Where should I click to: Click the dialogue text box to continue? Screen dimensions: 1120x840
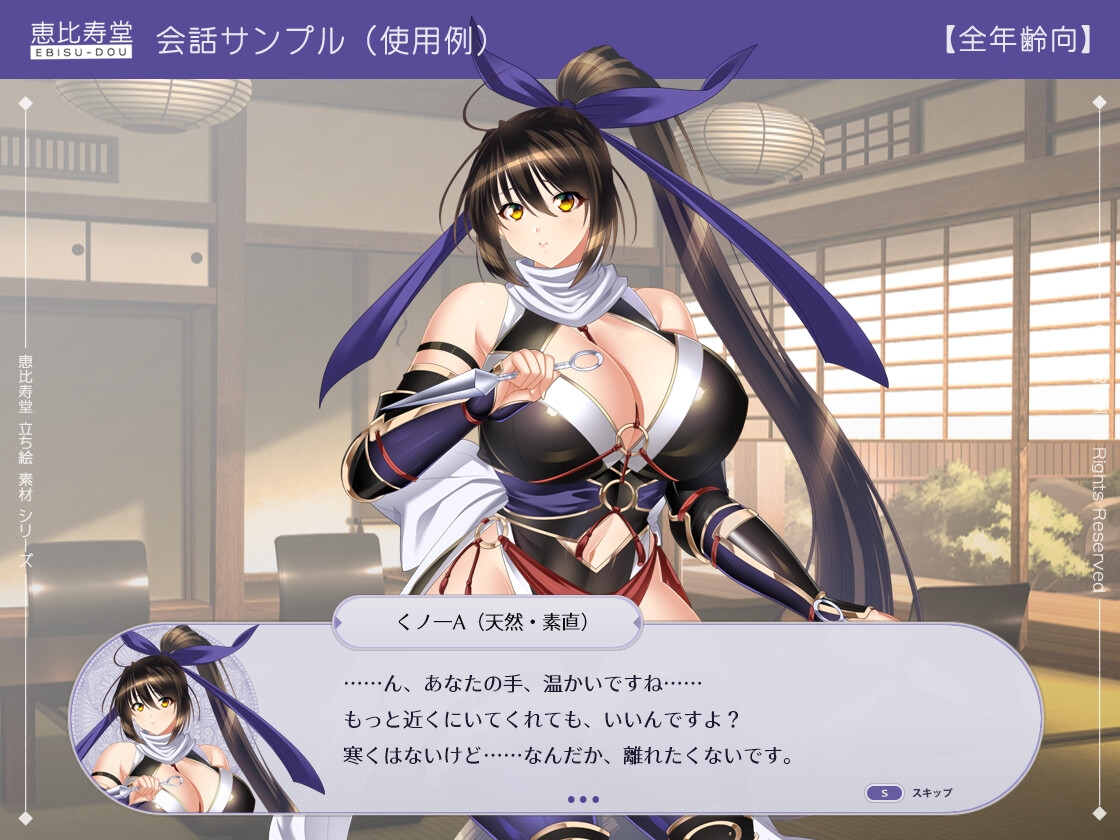600,720
